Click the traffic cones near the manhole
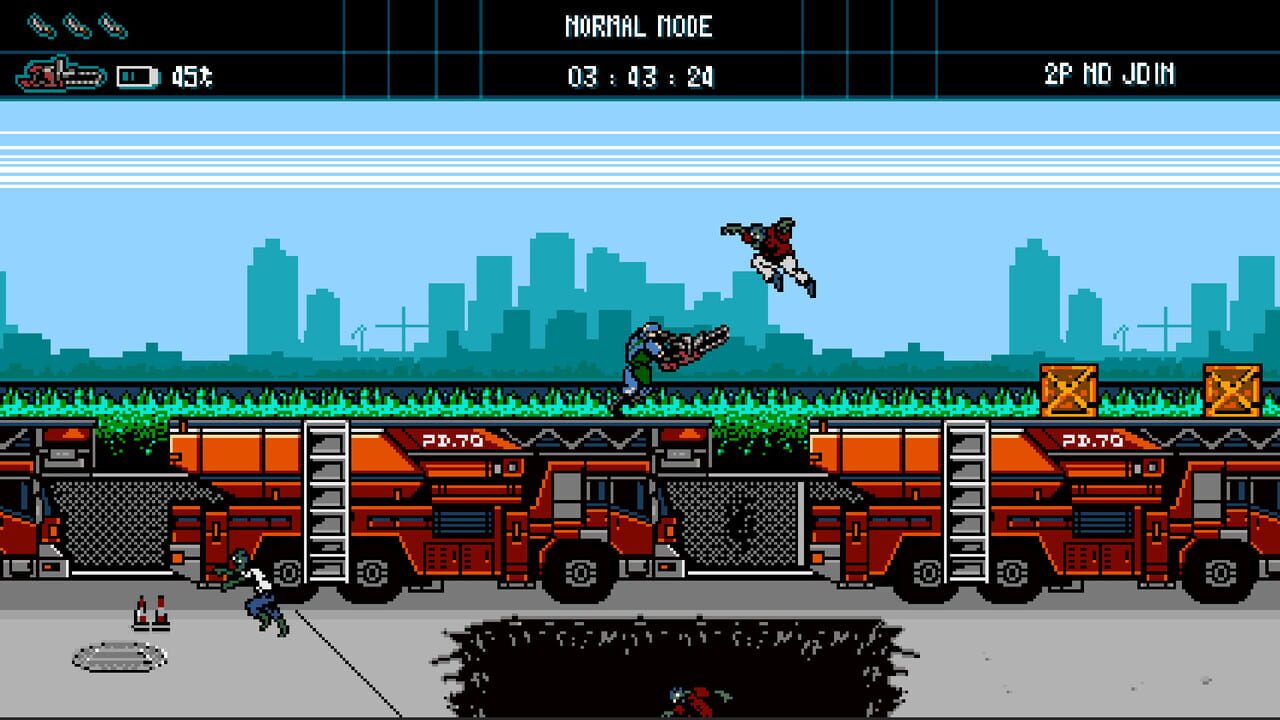The height and width of the screenshot is (720, 1280). pos(150,610)
